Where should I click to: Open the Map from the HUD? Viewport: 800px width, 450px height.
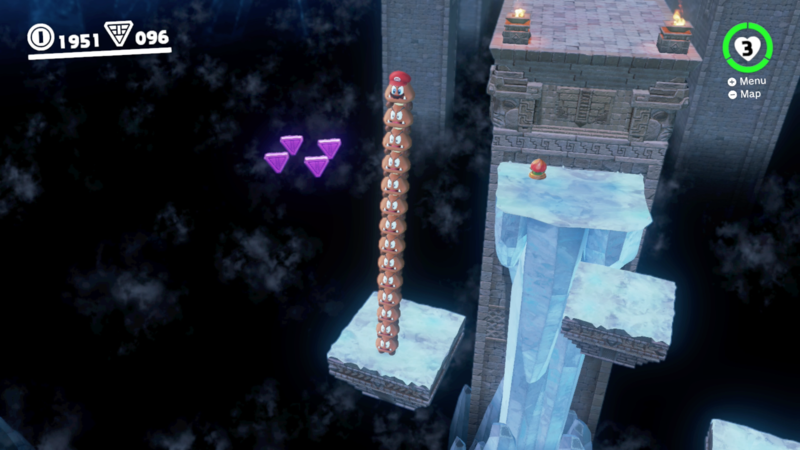(749, 94)
